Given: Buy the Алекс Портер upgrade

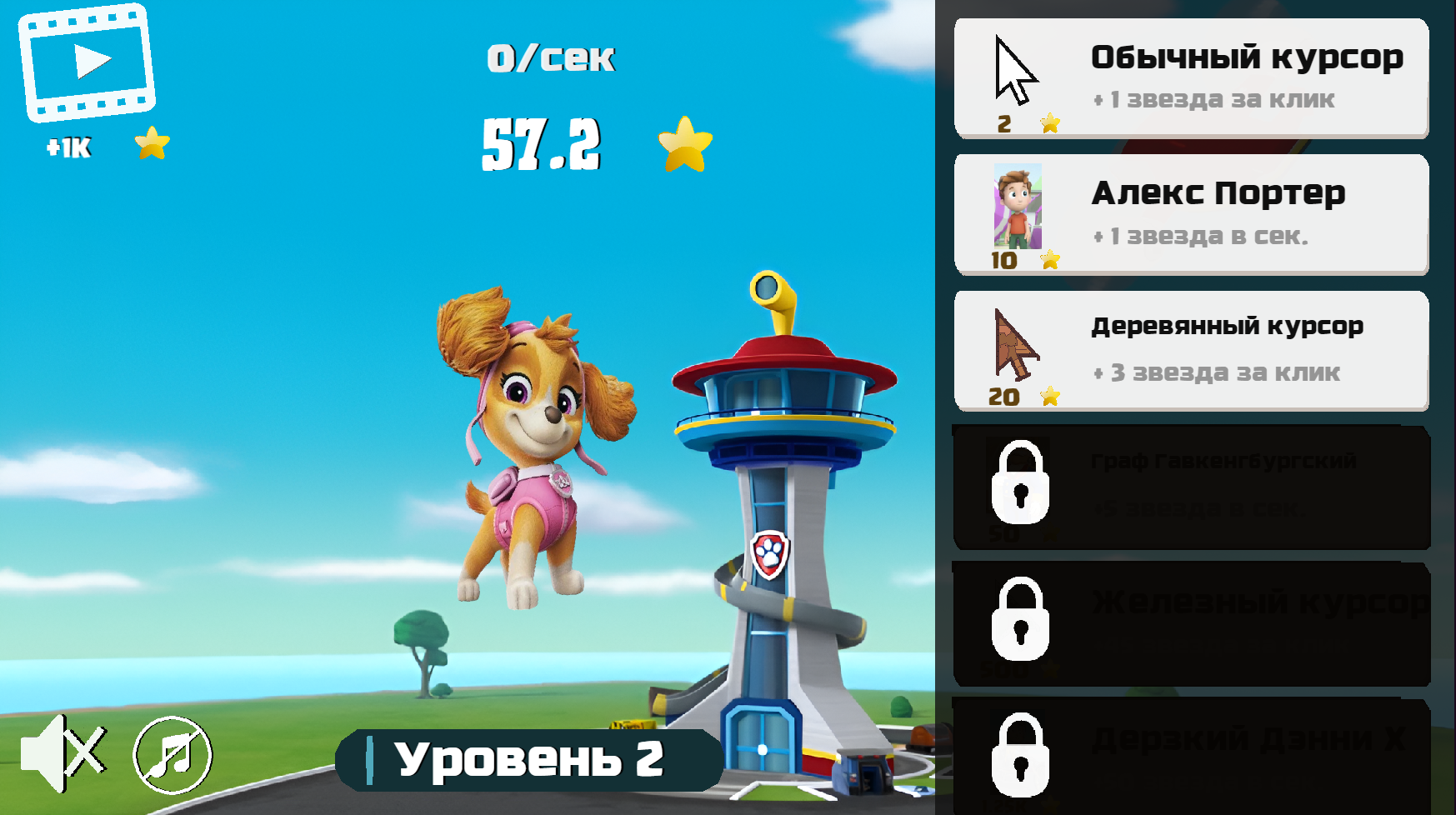Looking at the screenshot, I should 1192,212.
